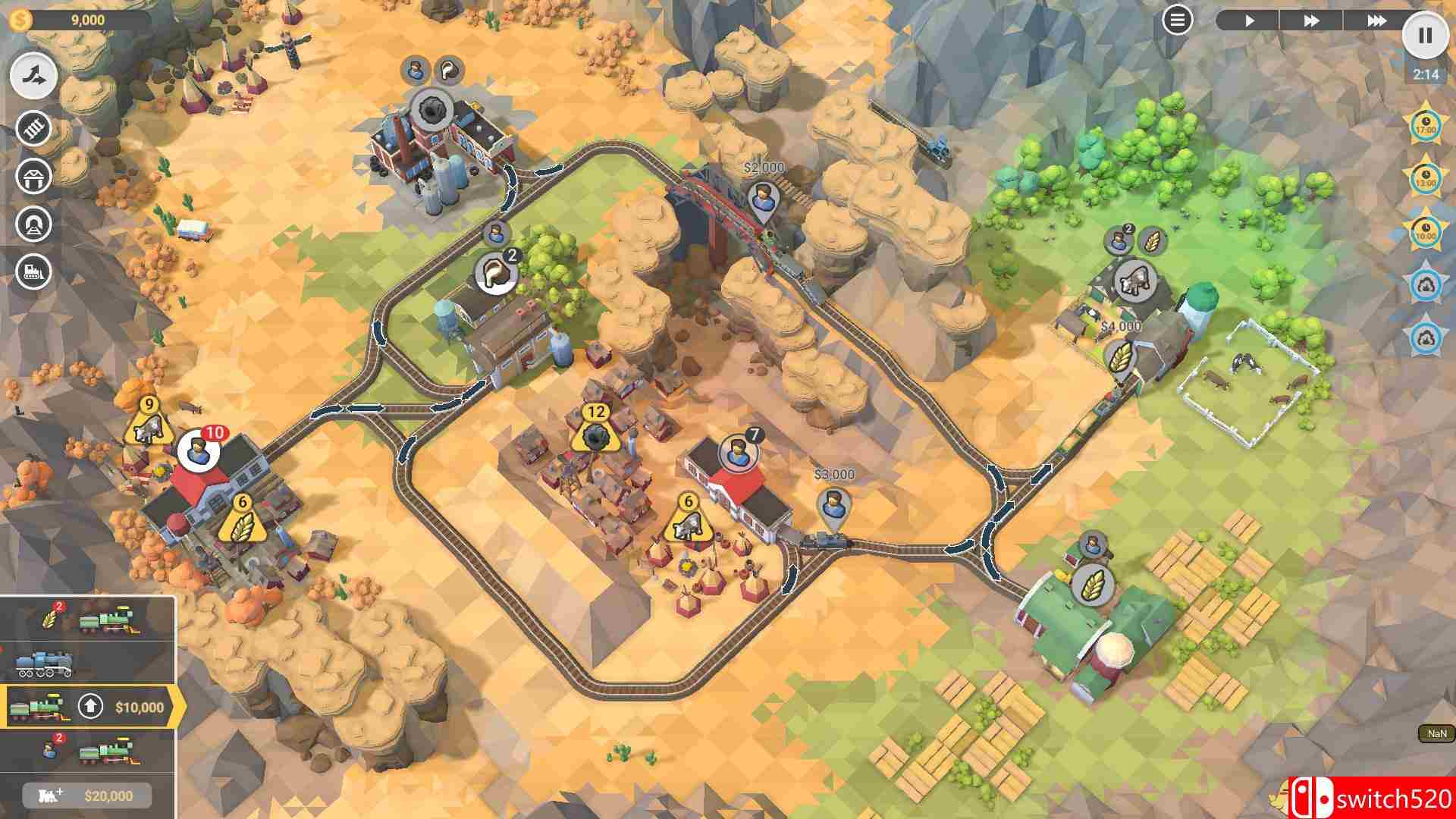Viewport: 1456px width, 819px height.
Task: Click the 17:00 star objective
Action: click(x=1426, y=125)
